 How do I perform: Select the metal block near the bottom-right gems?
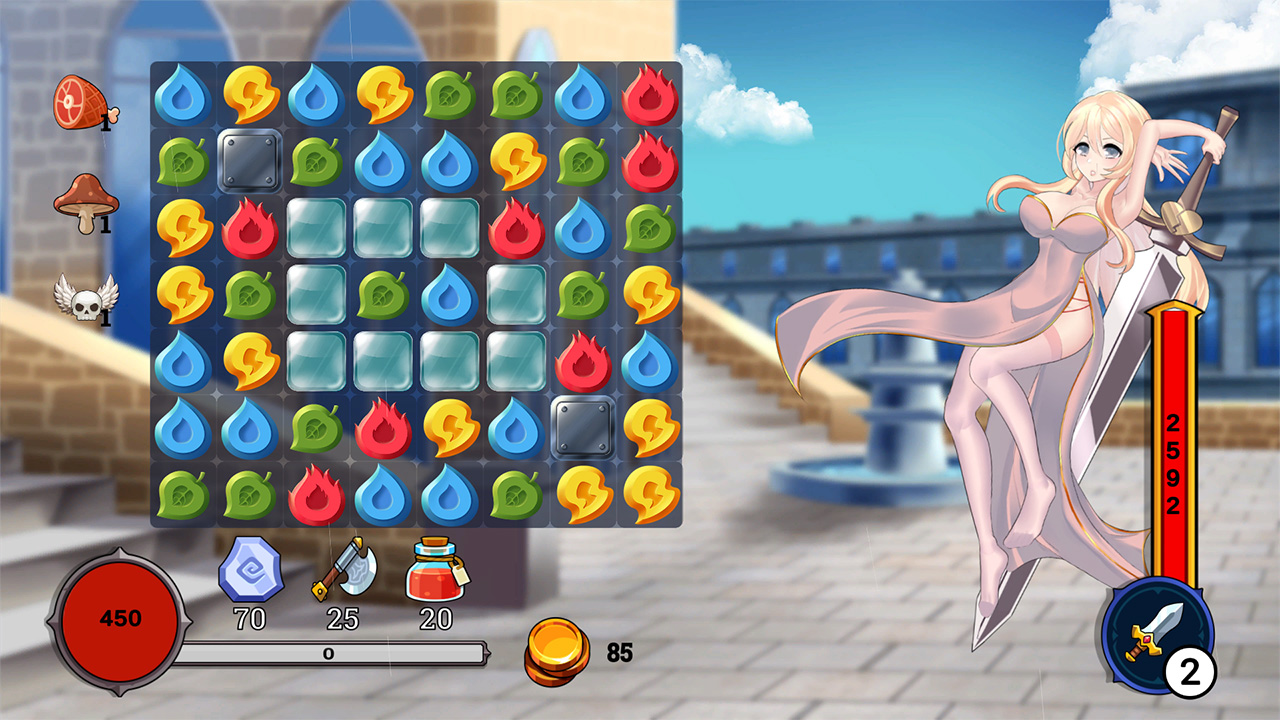(583, 428)
